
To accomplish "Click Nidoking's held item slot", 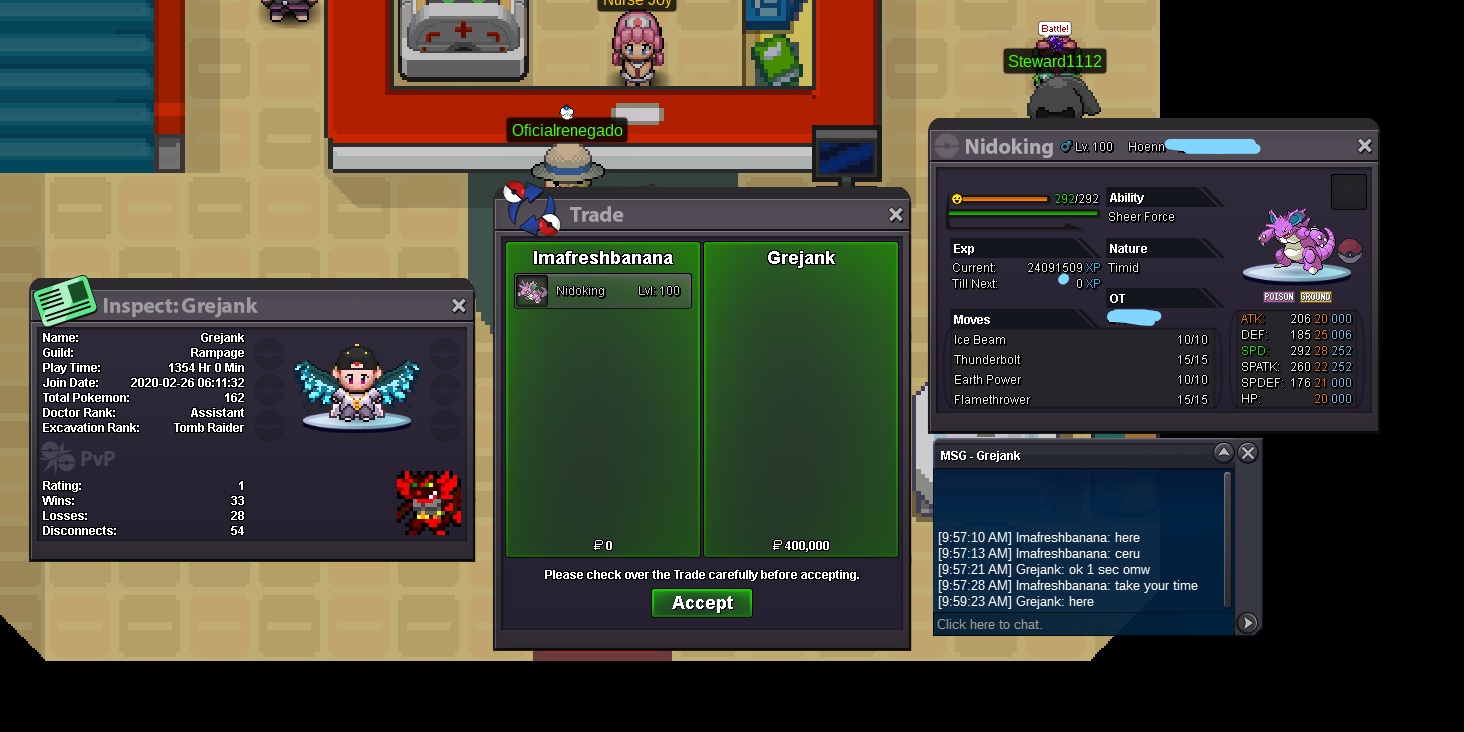I will [x=1348, y=192].
